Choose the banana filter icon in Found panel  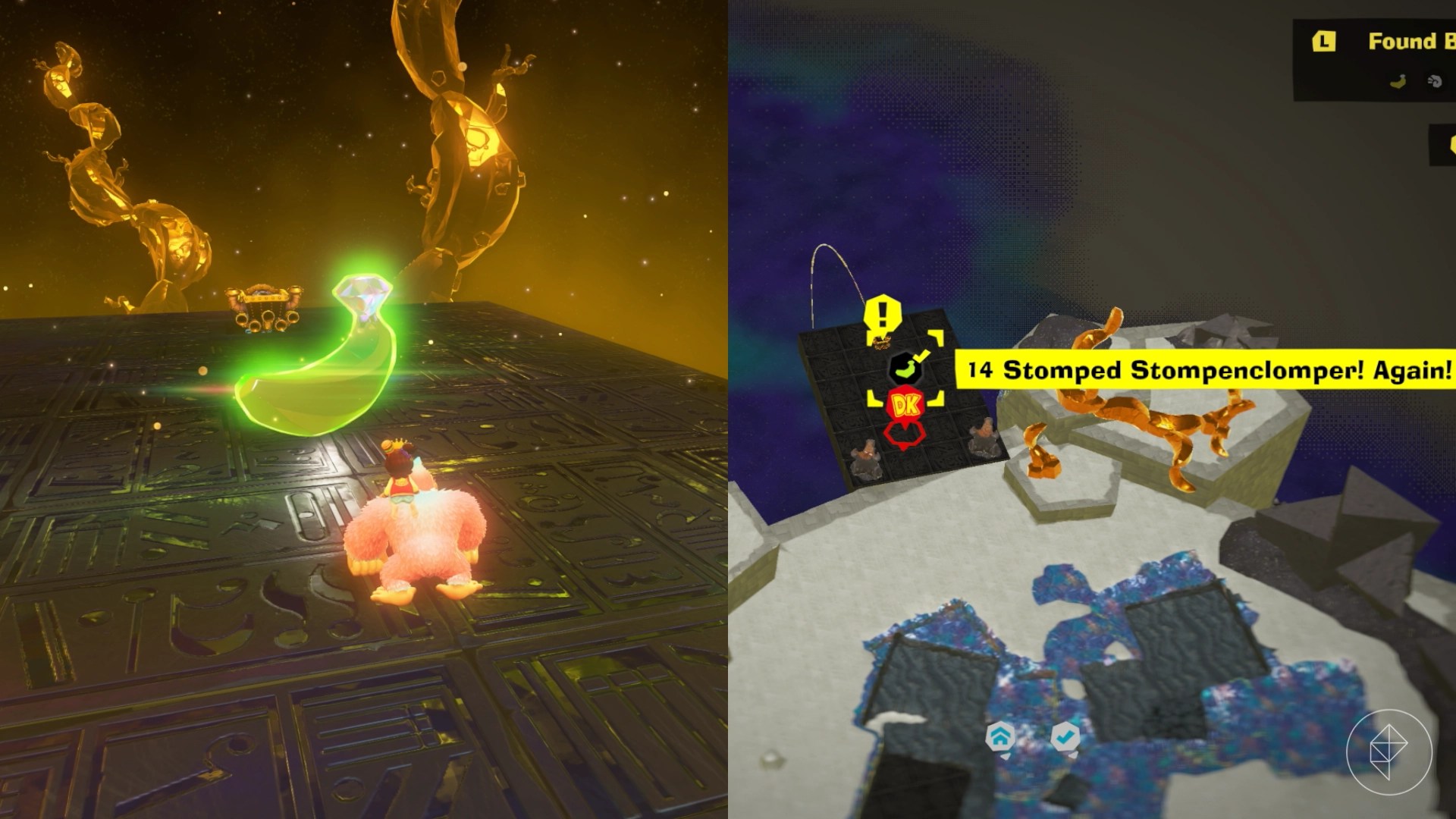click(x=1398, y=82)
